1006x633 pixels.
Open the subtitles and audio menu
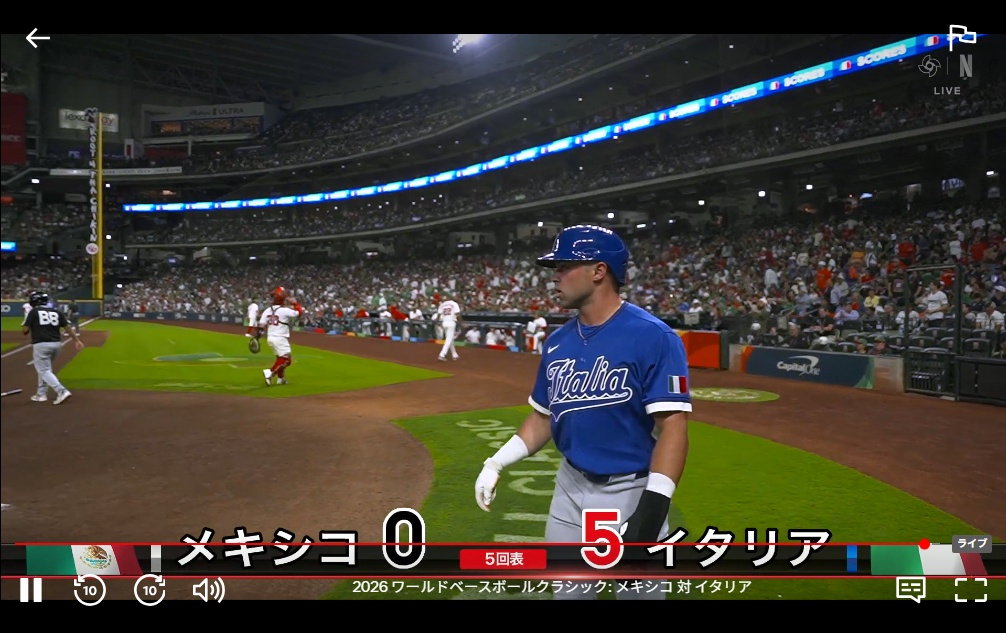911,590
